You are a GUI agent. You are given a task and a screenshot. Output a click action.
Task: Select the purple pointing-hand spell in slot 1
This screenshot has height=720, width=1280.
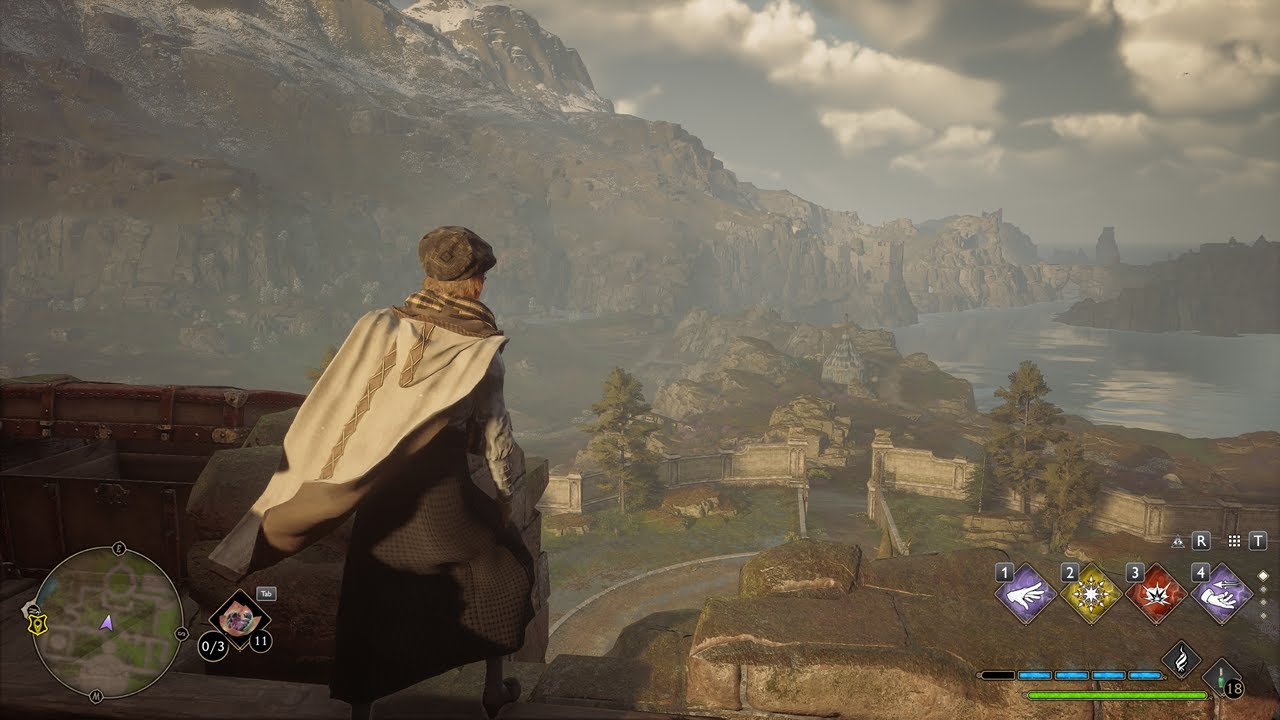pos(1025,593)
